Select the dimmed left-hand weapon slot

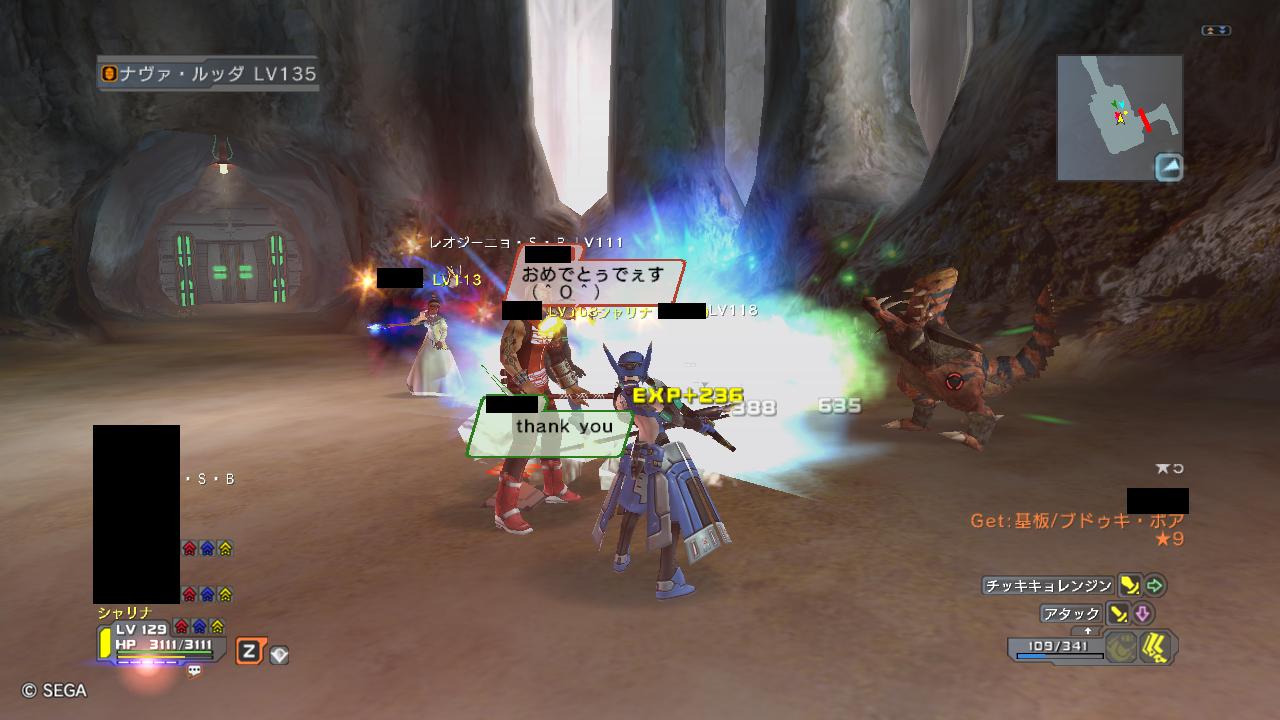click(x=1122, y=647)
